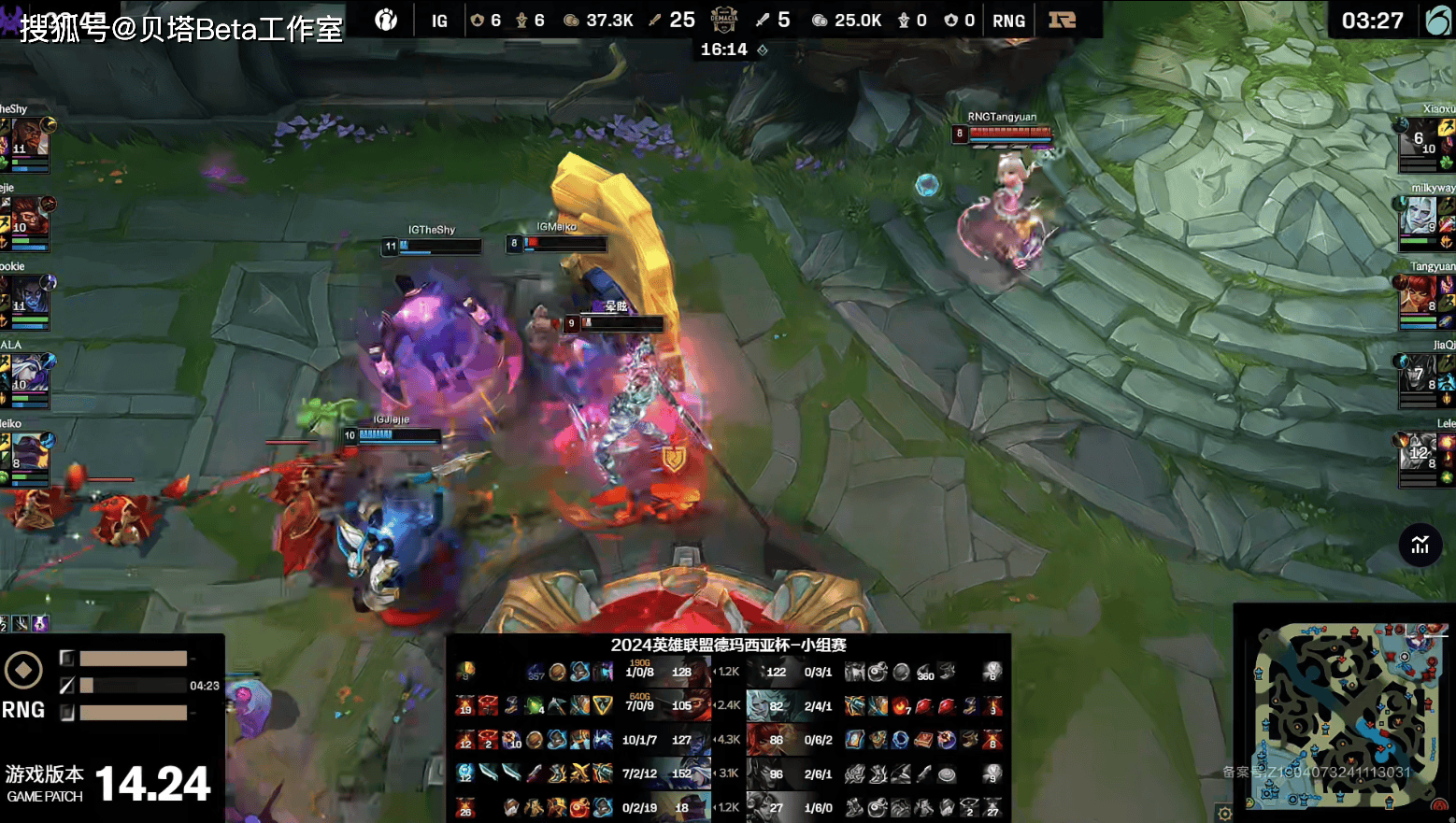The height and width of the screenshot is (823, 1456).
Task: Select TheShy's champion portrait
Action: click(x=28, y=137)
